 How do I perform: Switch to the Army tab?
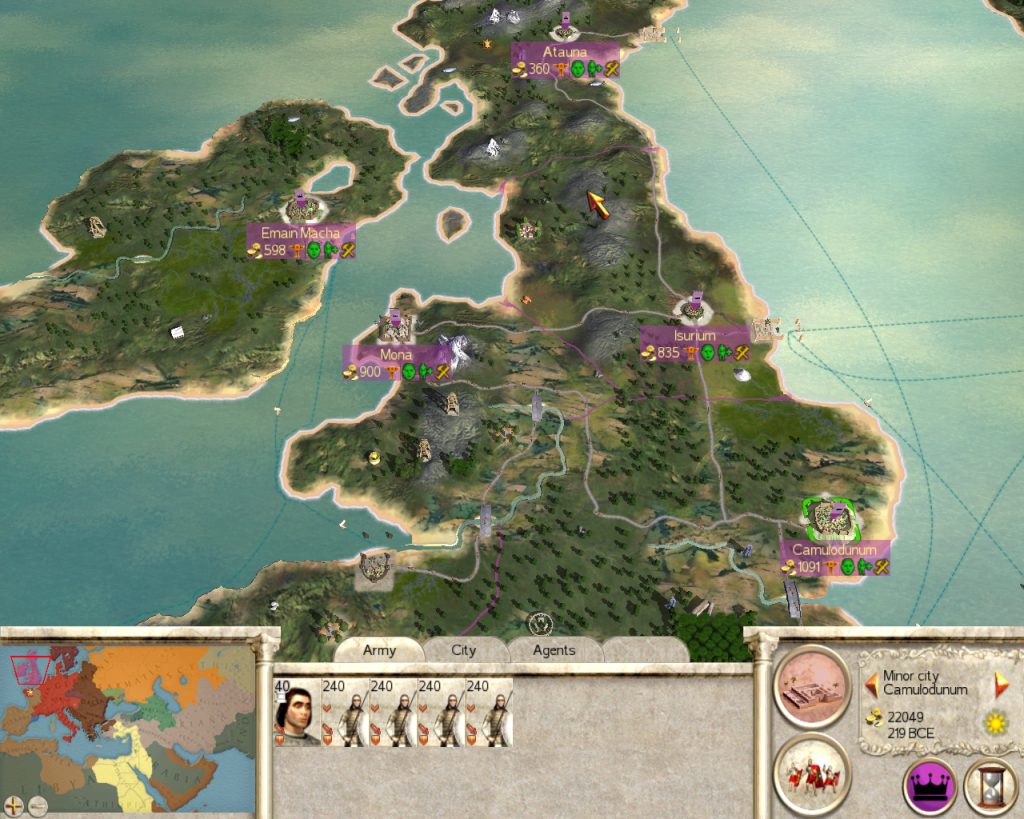point(379,650)
